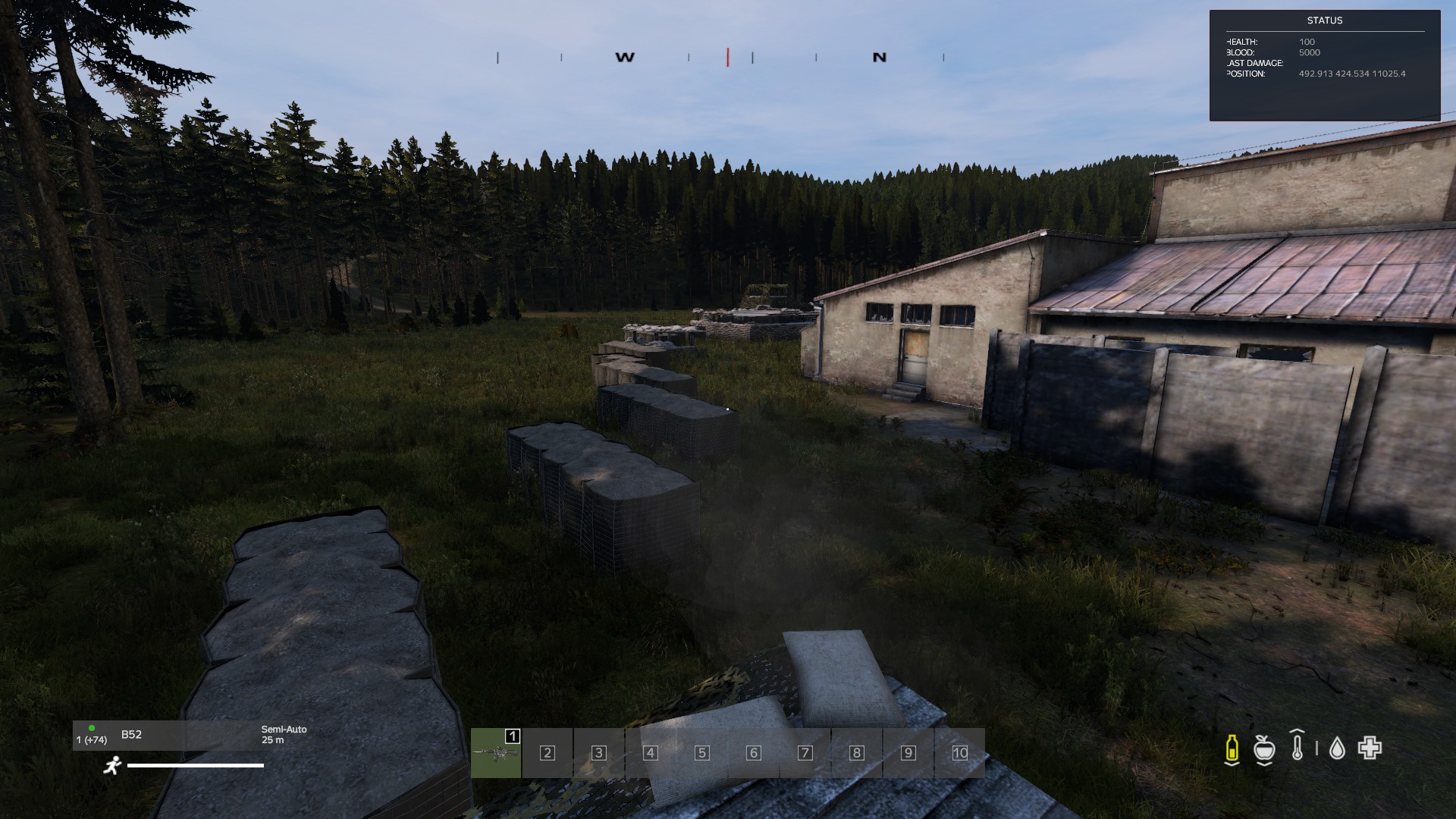Click the running stamina figure icon
The width and height of the screenshot is (1456, 819).
click(x=113, y=766)
